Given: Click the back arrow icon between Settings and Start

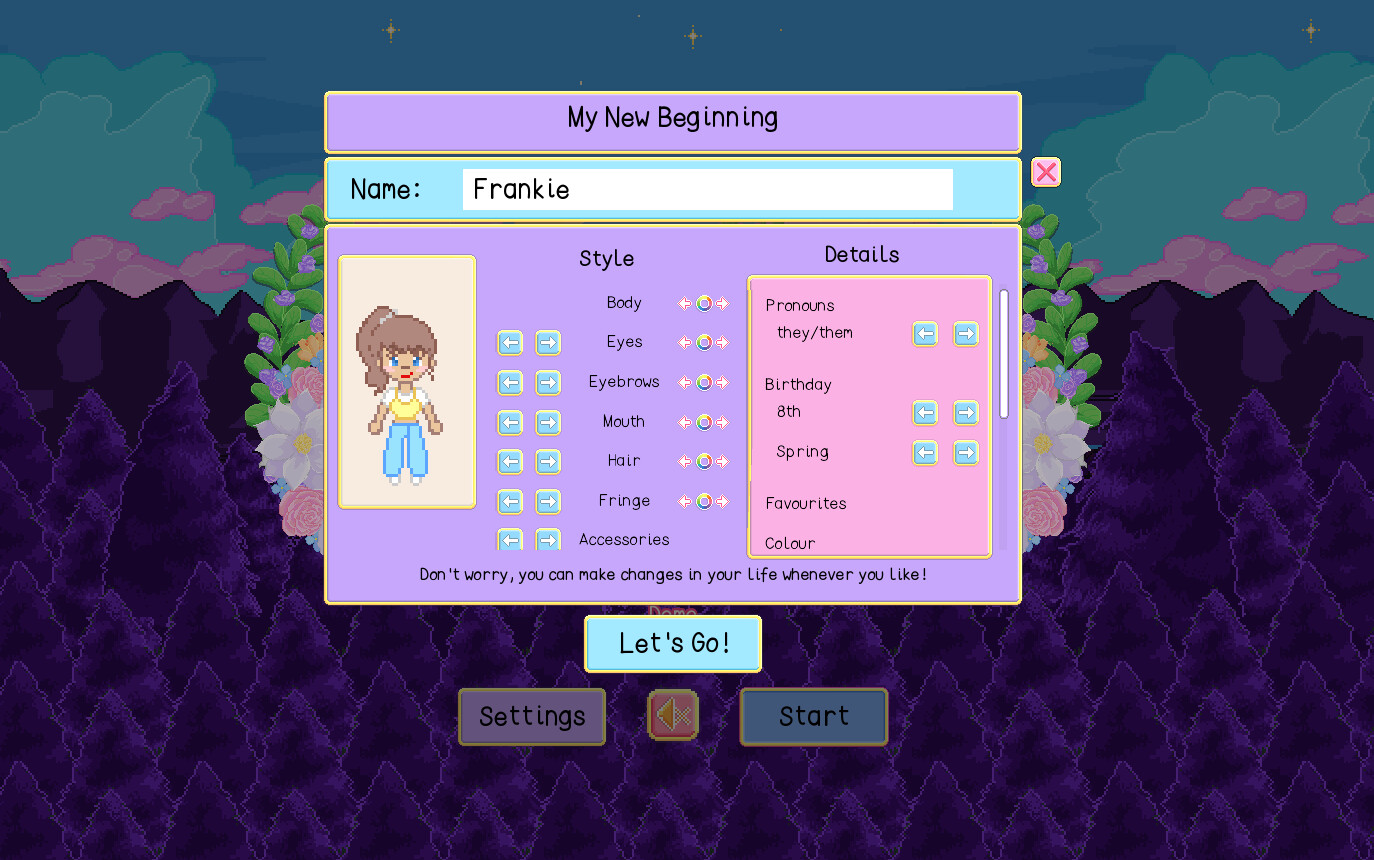Looking at the screenshot, I should pyautogui.click(x=673, y=716).
